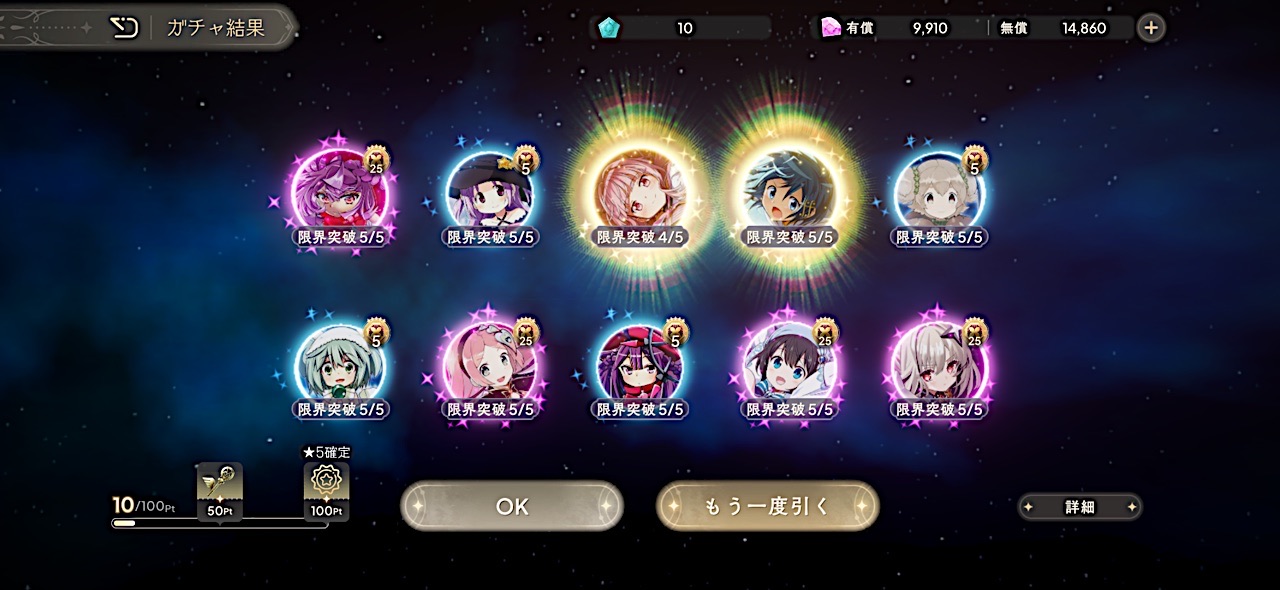
Task: Select the black witch hat character portrait
Action: coord(490,190)
